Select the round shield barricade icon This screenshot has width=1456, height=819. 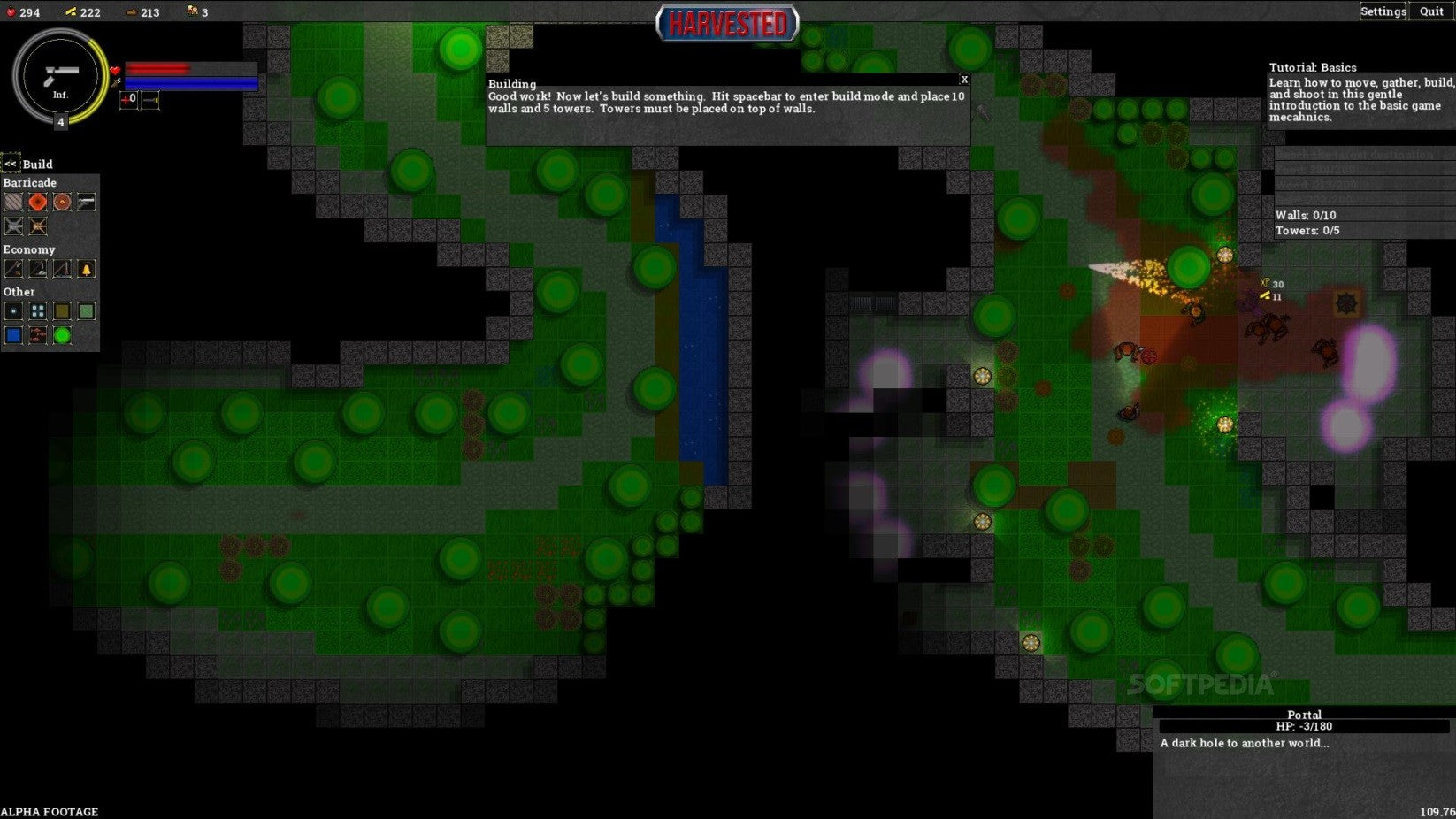pyautogui.click(x=62, y=202)
